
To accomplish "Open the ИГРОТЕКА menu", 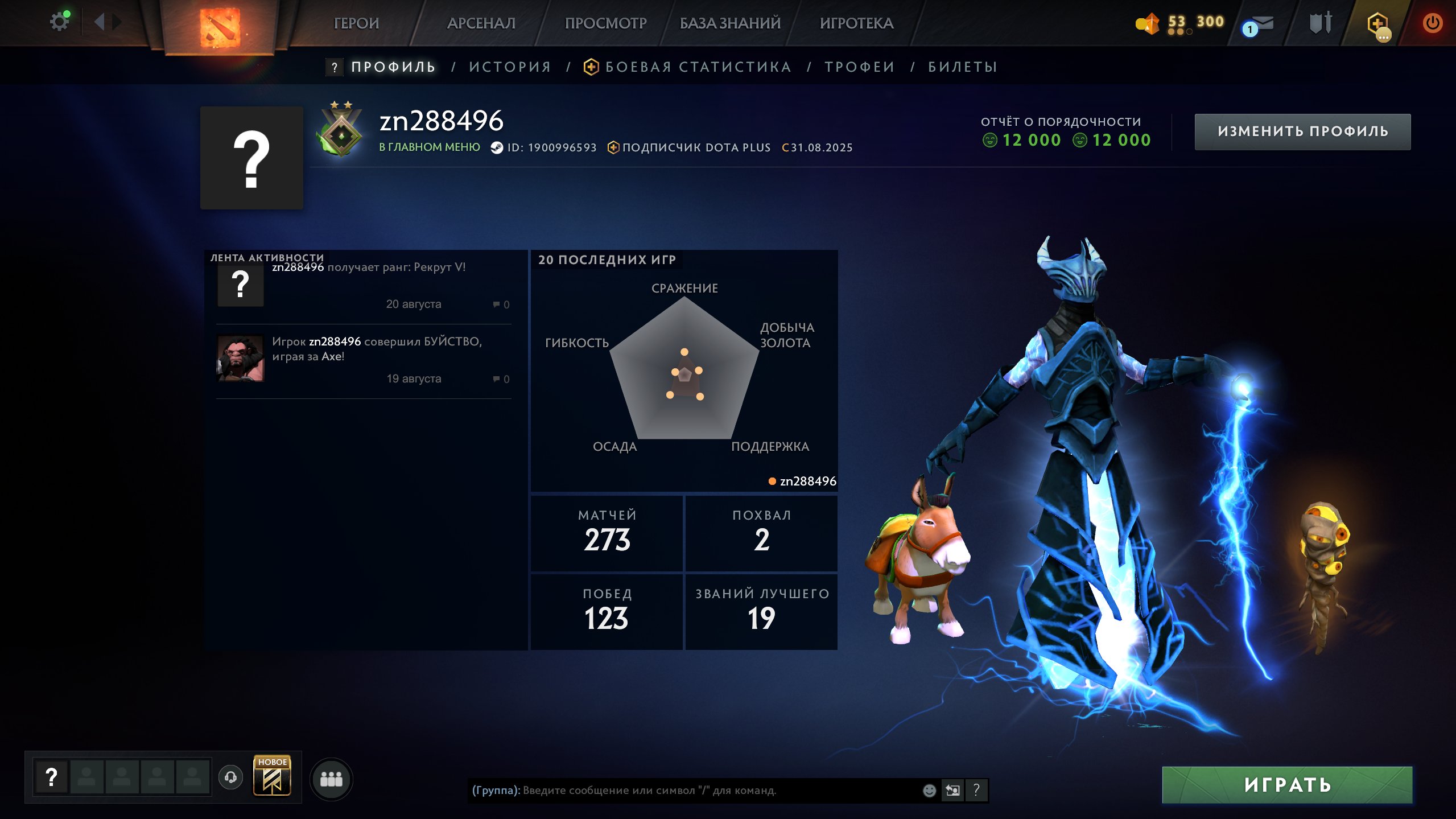I will click(x=856, y=23).
